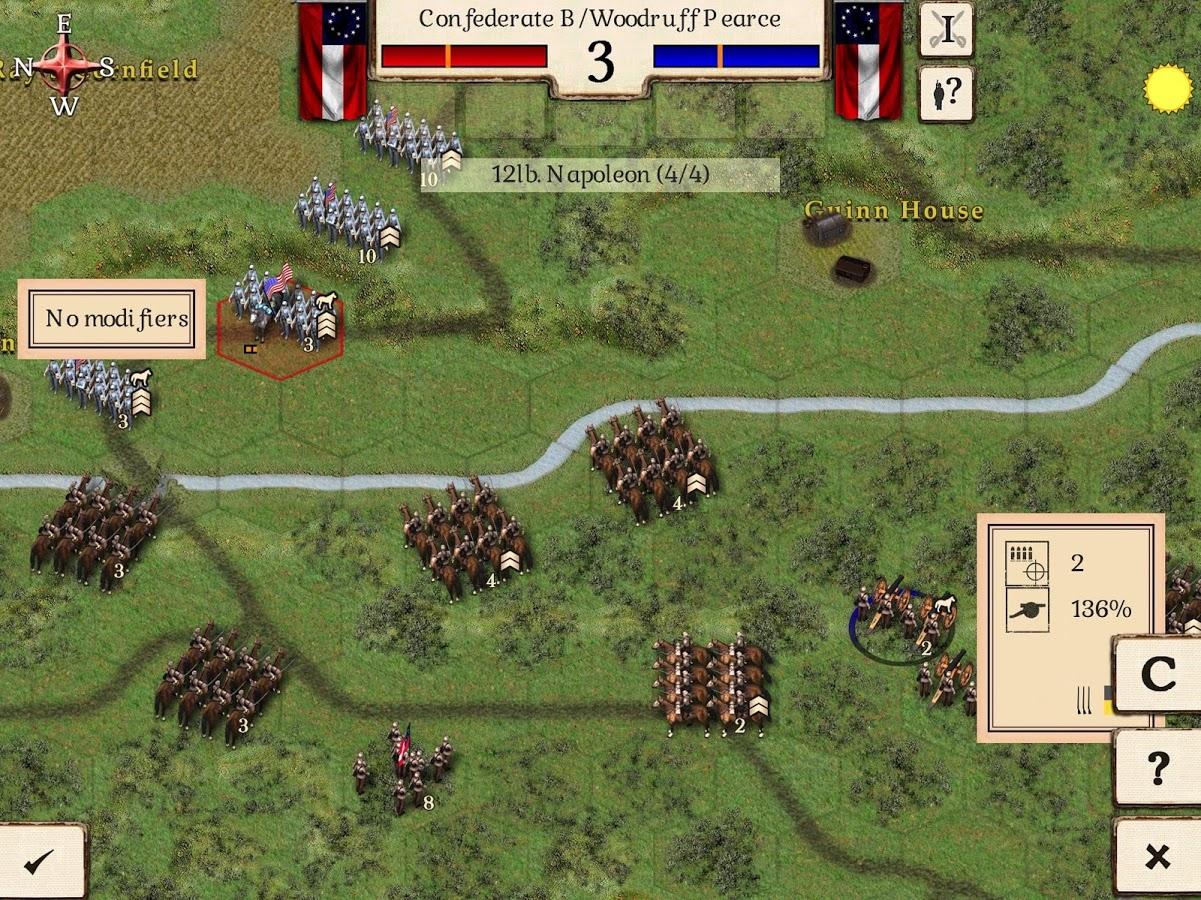
Task: Confirm the action with the checkmark button
Action: point(40,861)
